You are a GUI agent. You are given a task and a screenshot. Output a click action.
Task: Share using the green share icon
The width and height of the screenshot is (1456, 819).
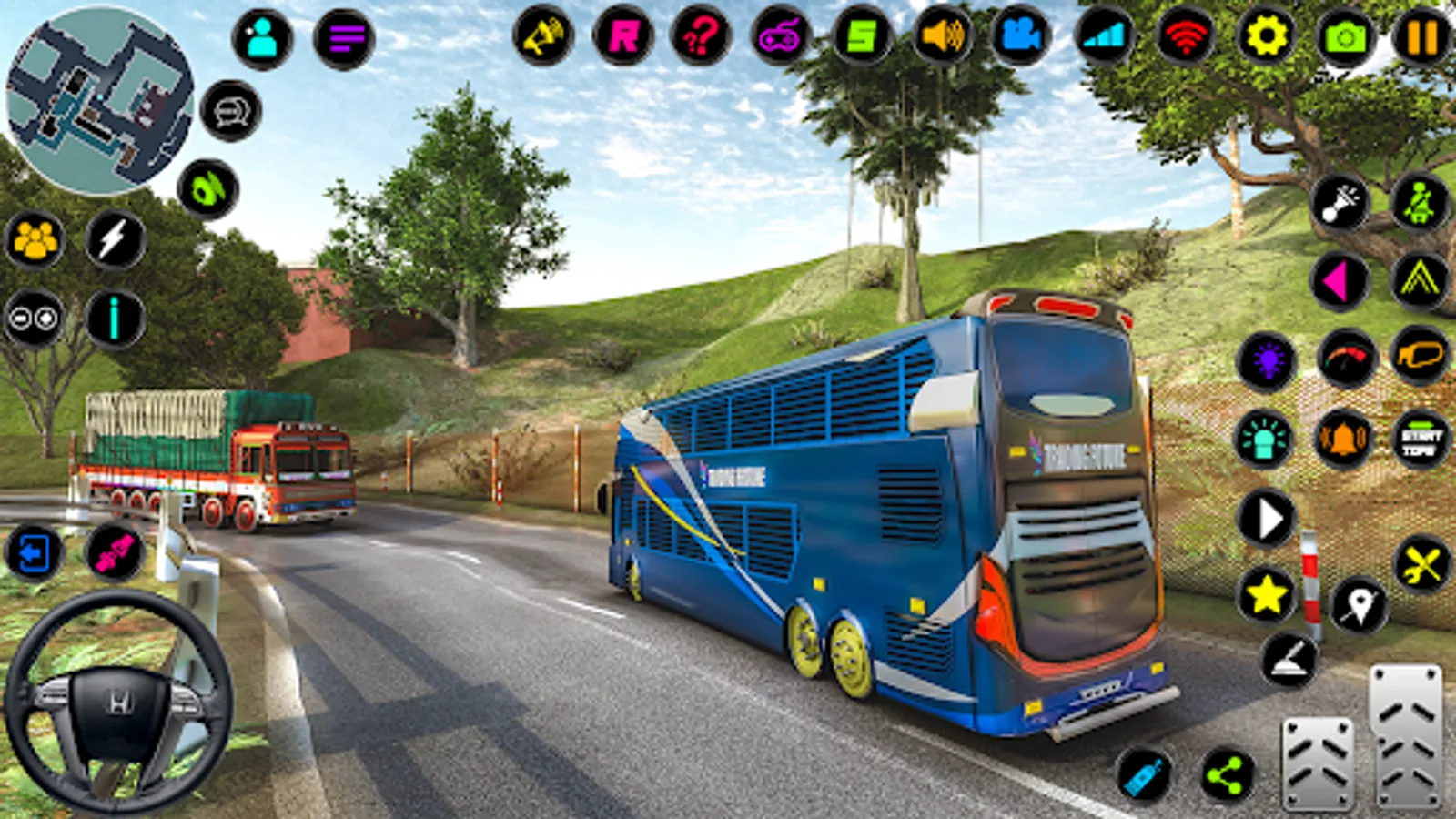(1227, 776)
